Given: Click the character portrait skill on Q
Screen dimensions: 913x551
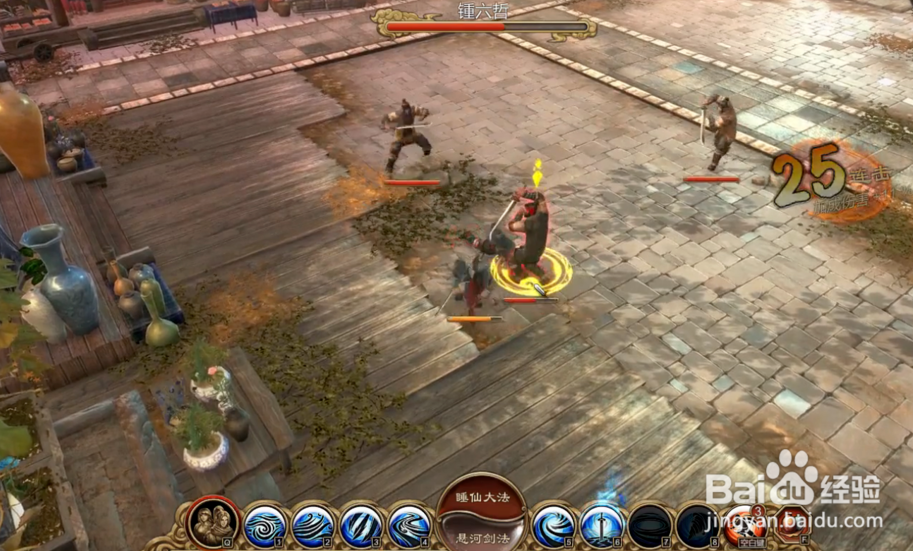Looking at the screenshot, I should [215, 521].
